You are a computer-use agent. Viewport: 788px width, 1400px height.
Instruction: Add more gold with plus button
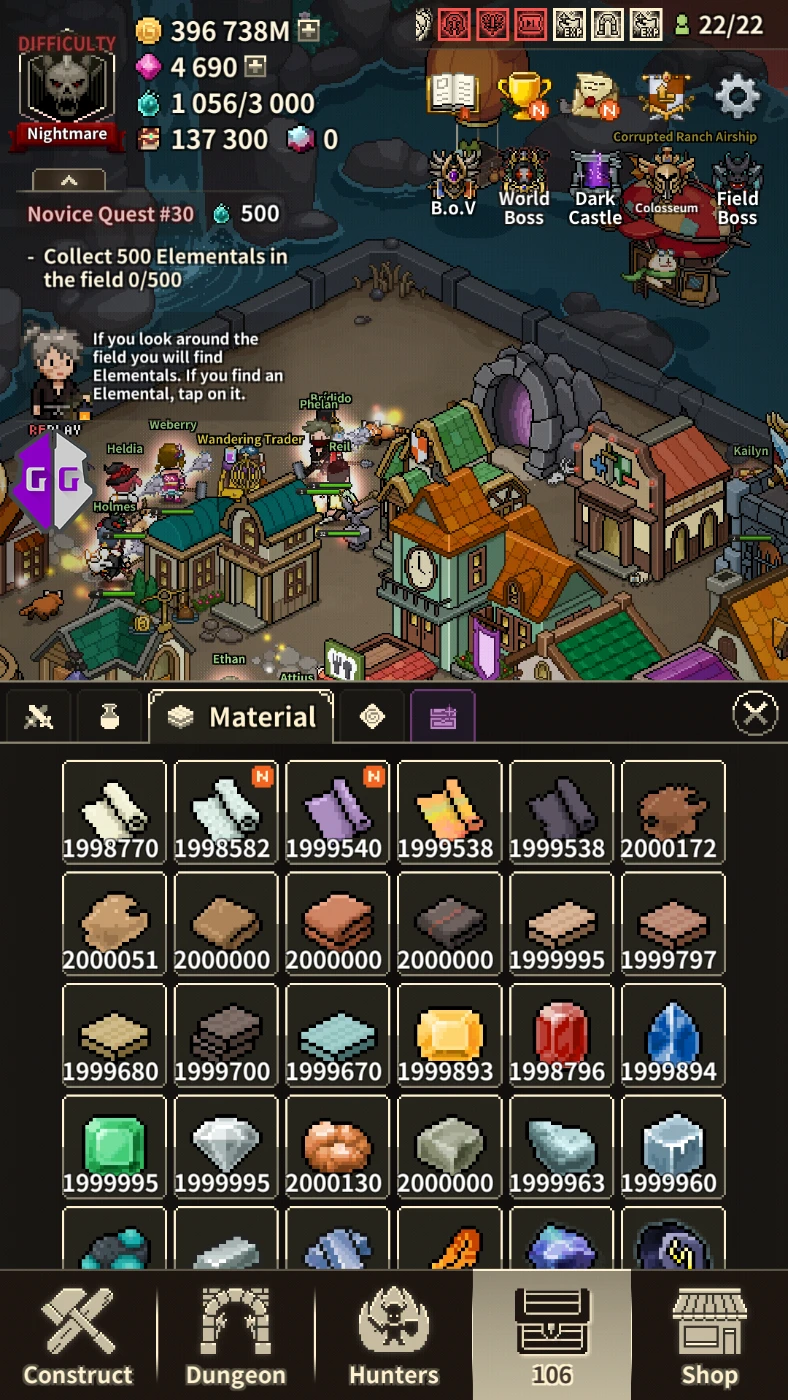point(309,30)
